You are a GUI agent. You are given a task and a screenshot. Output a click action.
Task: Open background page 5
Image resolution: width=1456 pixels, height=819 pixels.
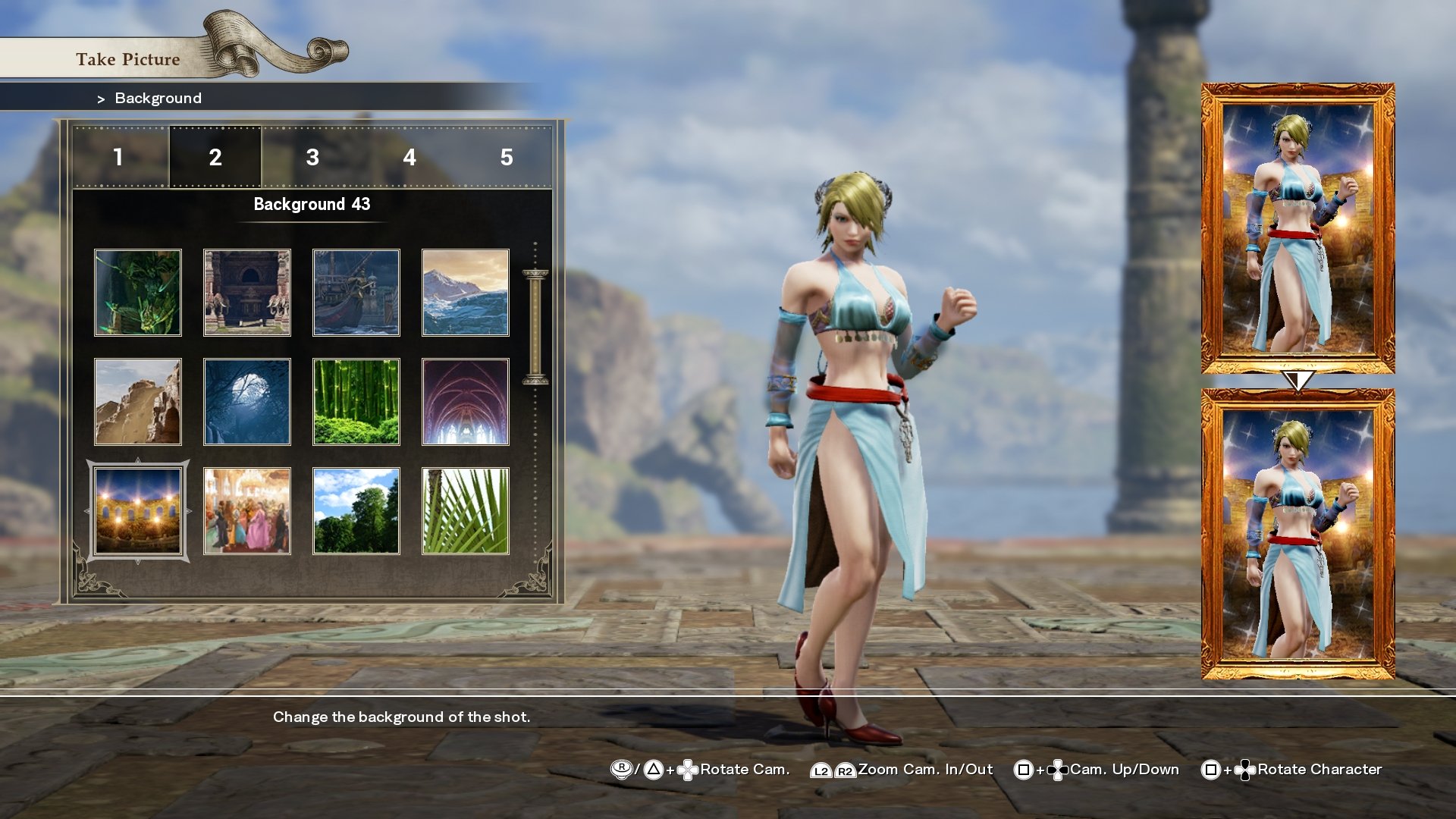tap(507, 158)
